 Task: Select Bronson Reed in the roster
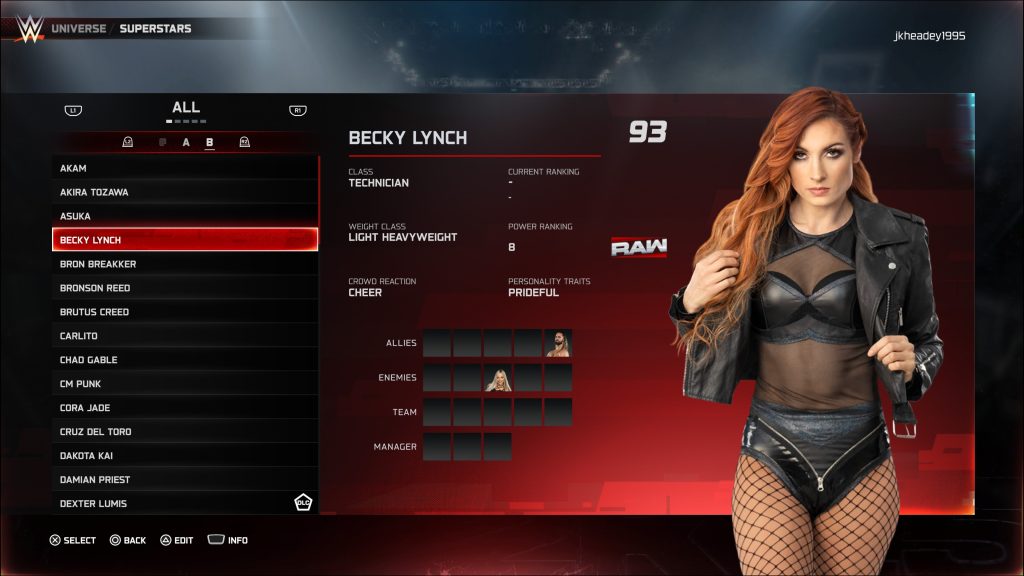point(185,288)
